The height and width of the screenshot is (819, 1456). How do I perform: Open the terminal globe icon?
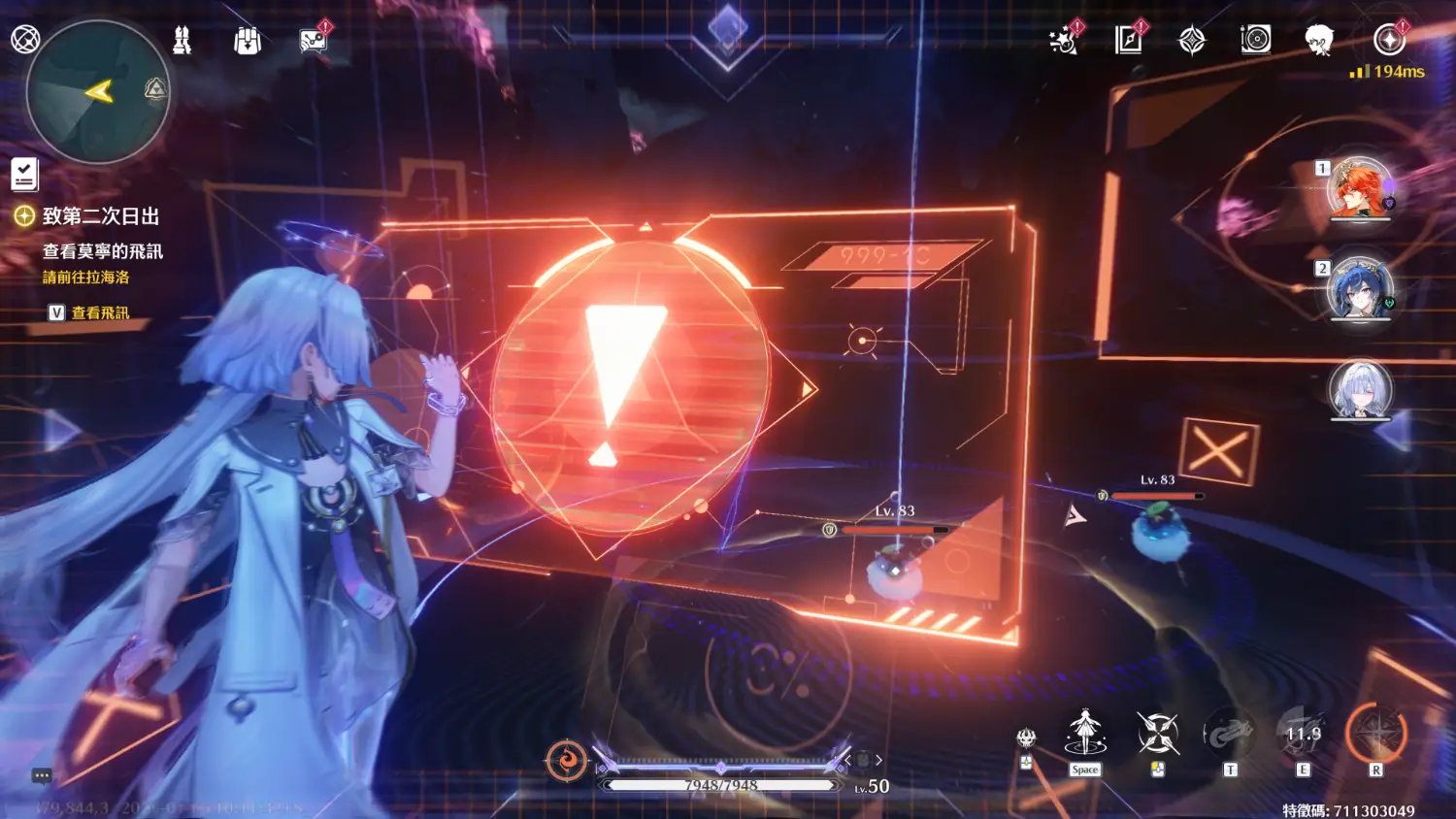[x=25, y=40]
